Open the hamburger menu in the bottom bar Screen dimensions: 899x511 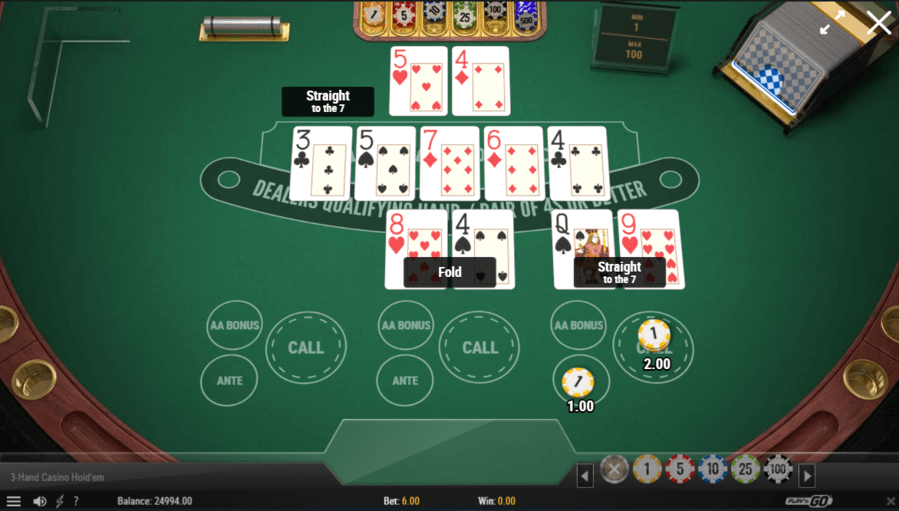coord(13,501)
